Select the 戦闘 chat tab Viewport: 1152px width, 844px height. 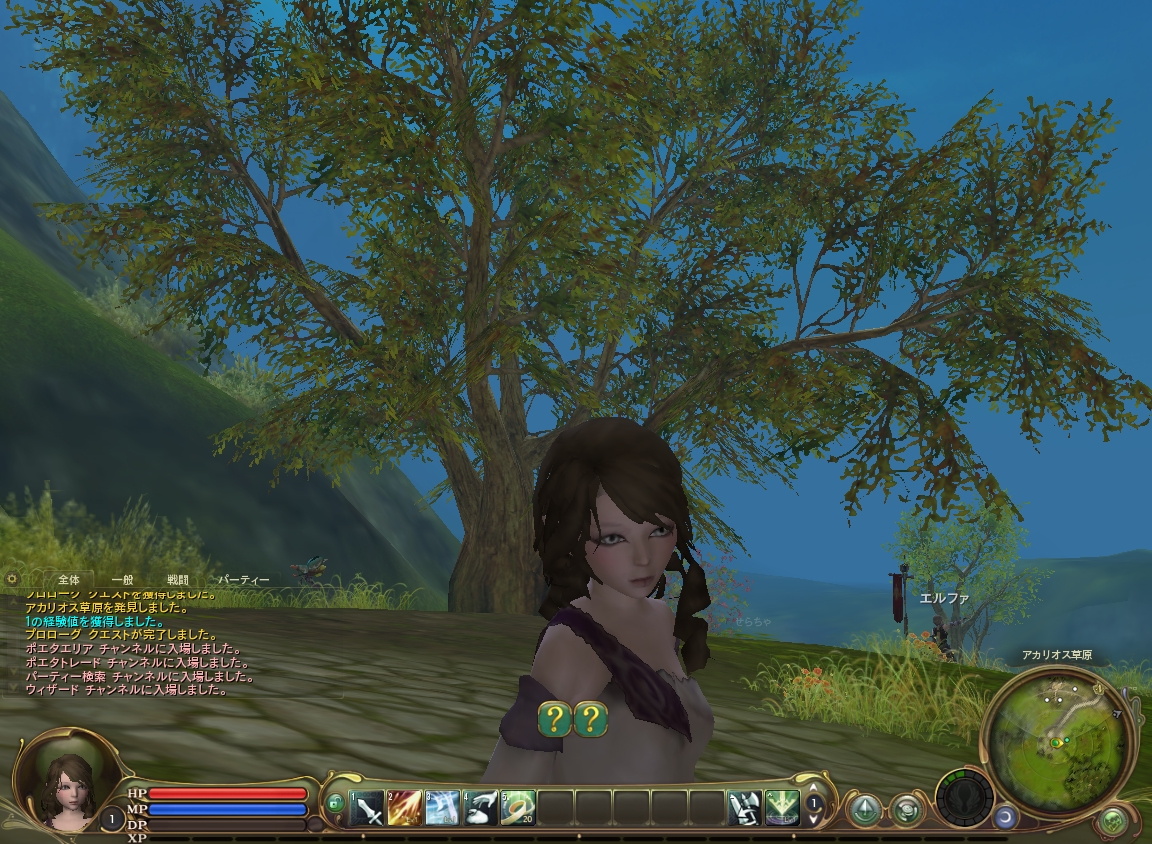click(177, 580)
